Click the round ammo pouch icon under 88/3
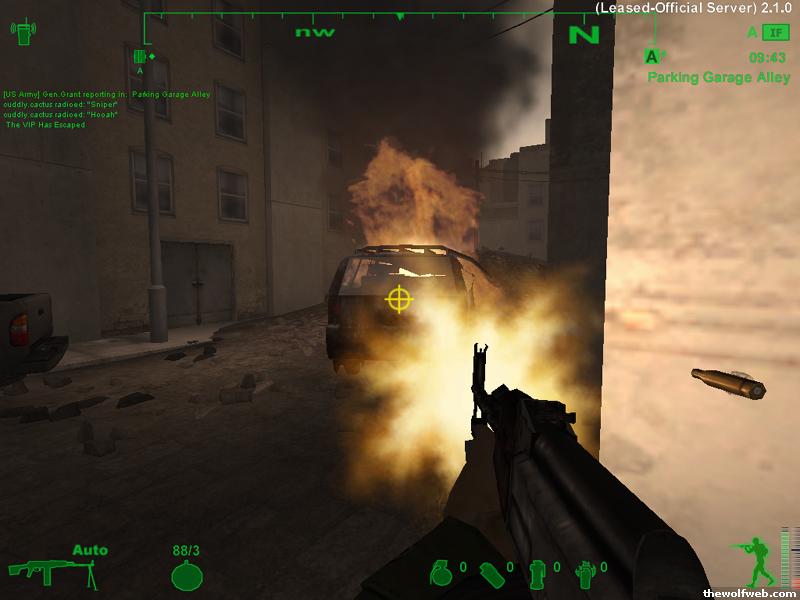The image size is (800, 600). 187,575
